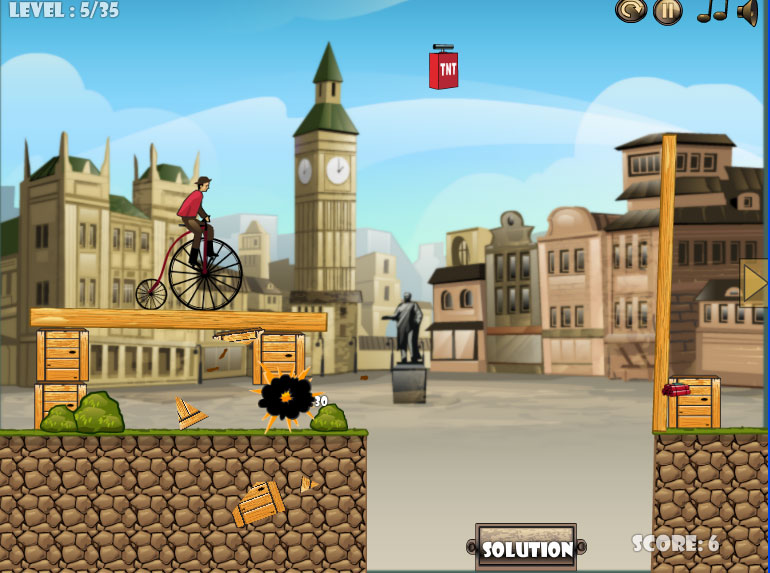Viewport: 770px width, 573px height.
Task: Open the Solution walkthrough
Action: pos(526,548)
